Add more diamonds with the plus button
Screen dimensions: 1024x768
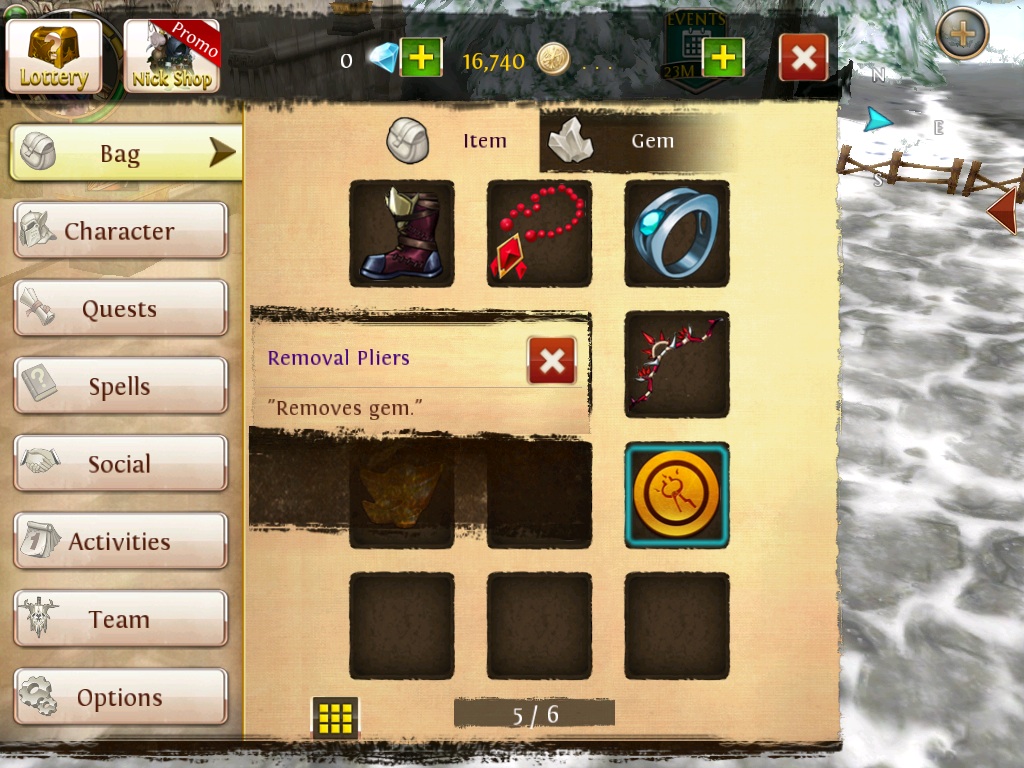coord(421,58)
